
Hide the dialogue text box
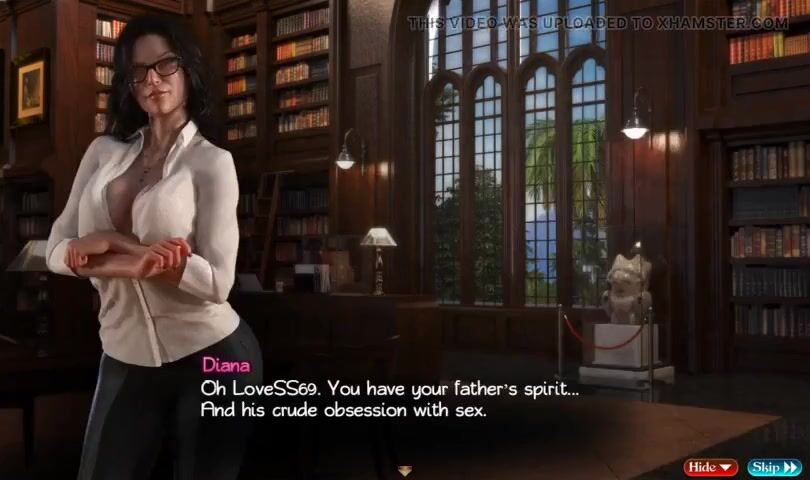(710, 467)
